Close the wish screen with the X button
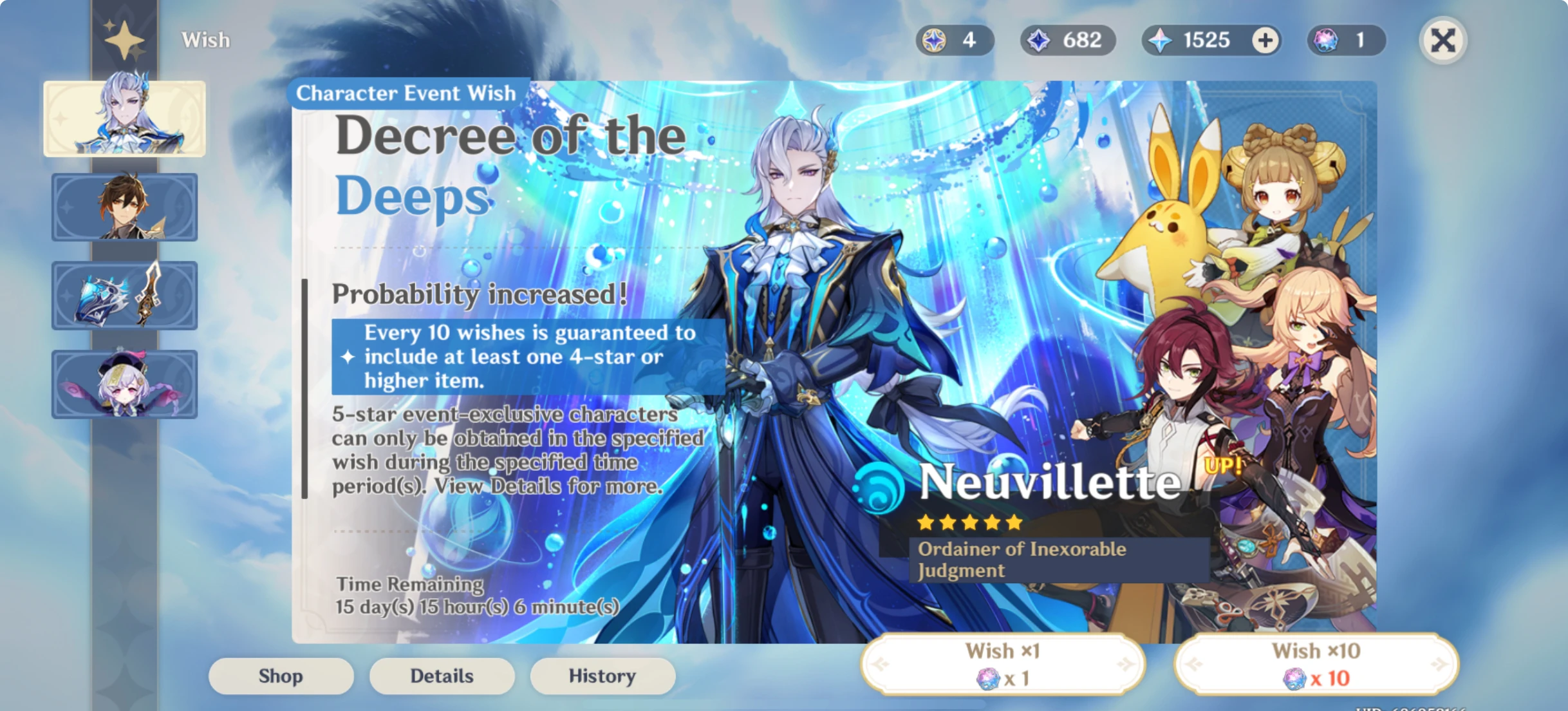Image resolution: width=1568 pixels, height=711 pixels. [x=1442, y=40]
